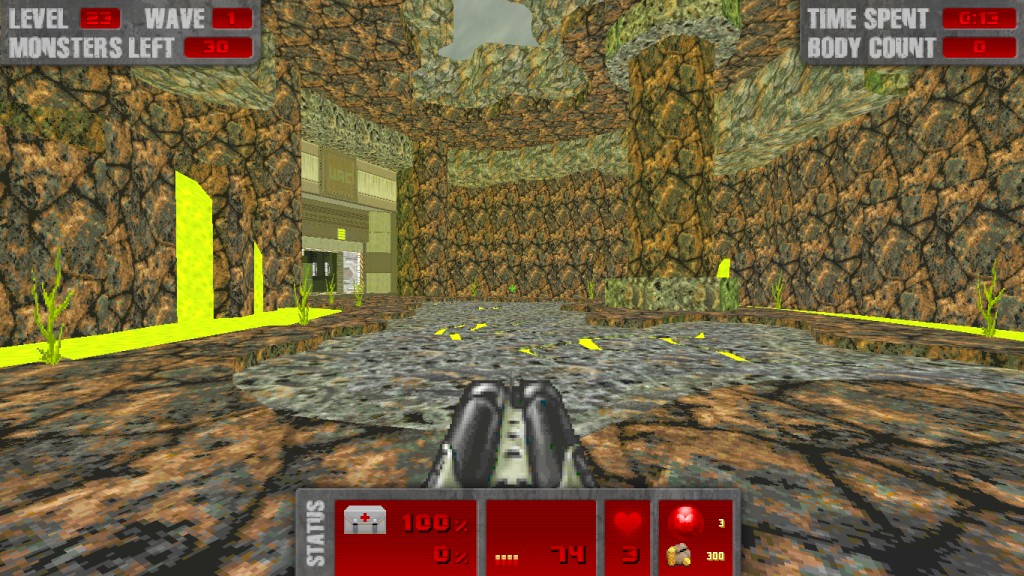Screen dimensions: 1024x576
Task: Click the red heart lives icon
Action: pos(628,523)
